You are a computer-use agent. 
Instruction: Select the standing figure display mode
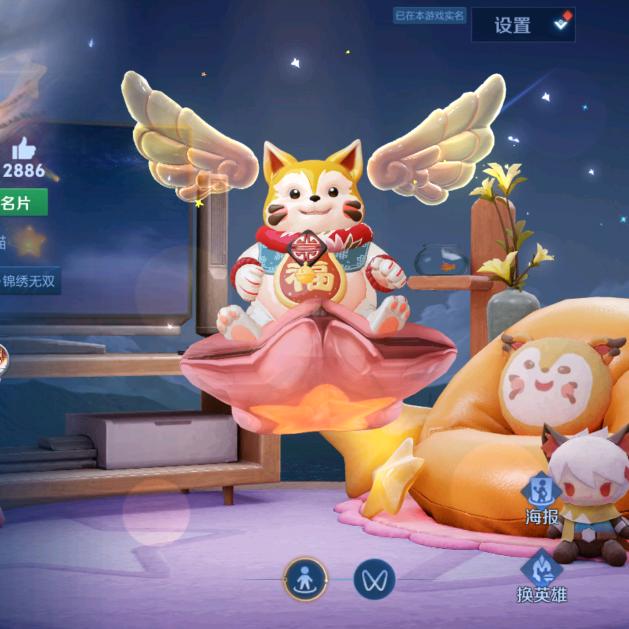tap(305, 578)
